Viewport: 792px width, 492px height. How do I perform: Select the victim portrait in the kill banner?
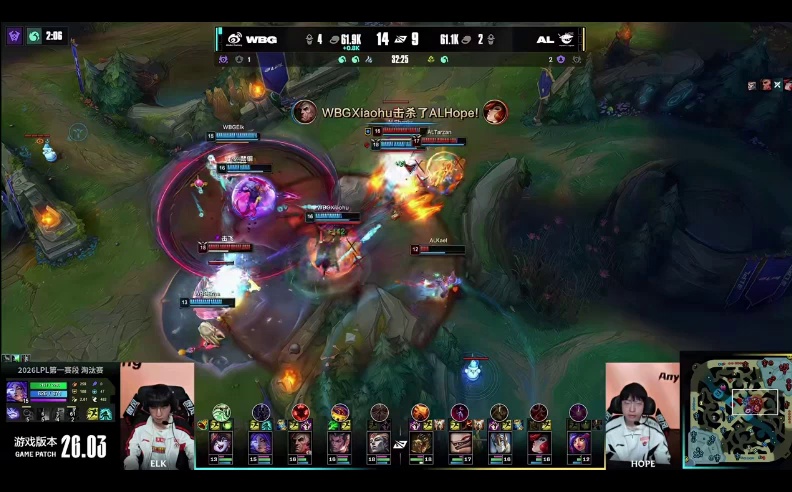tap(494, 112)
